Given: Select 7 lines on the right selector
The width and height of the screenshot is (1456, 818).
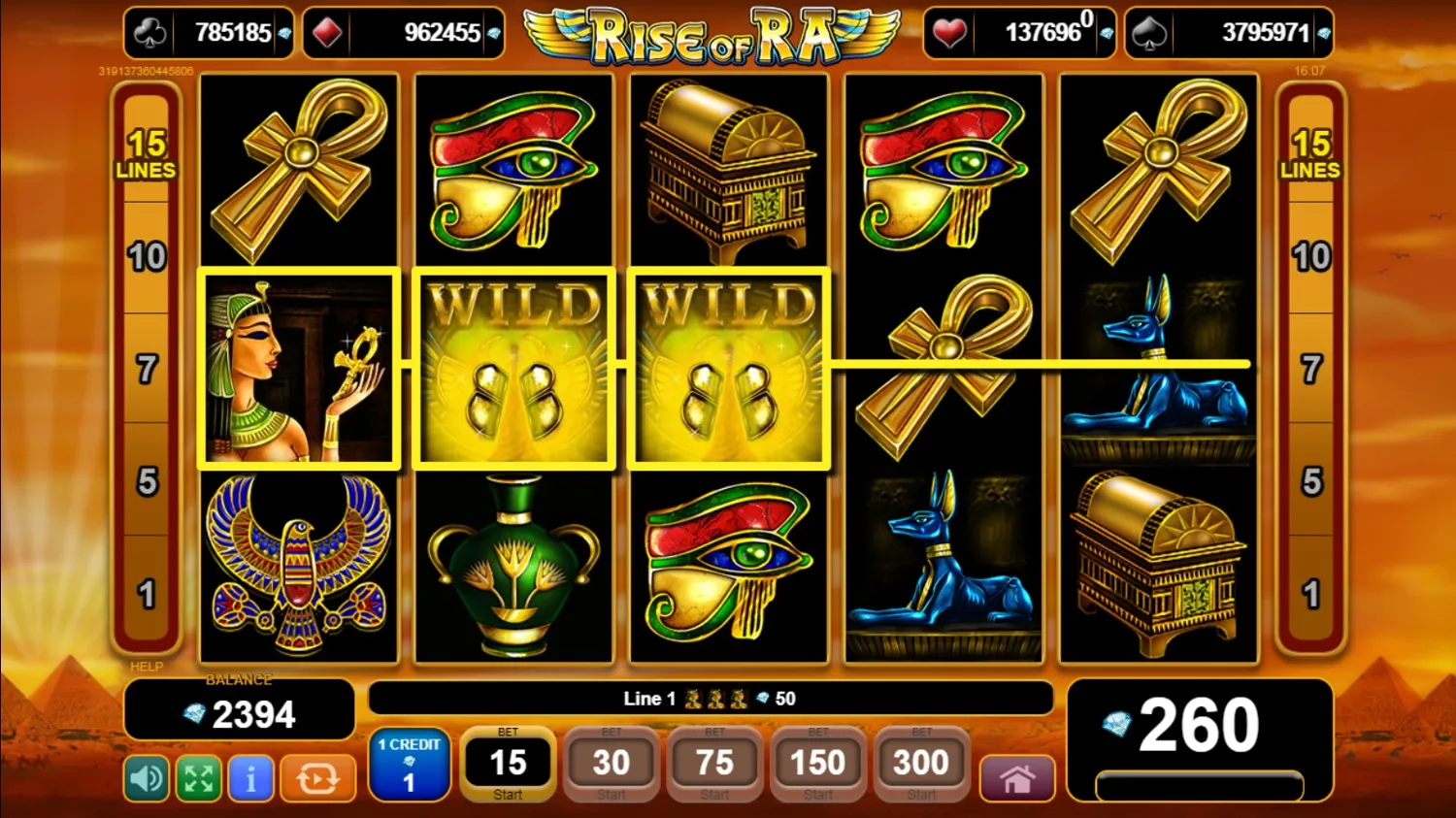Looking at the screenshot, I should pyautogui.click(x=1312, y=368).
